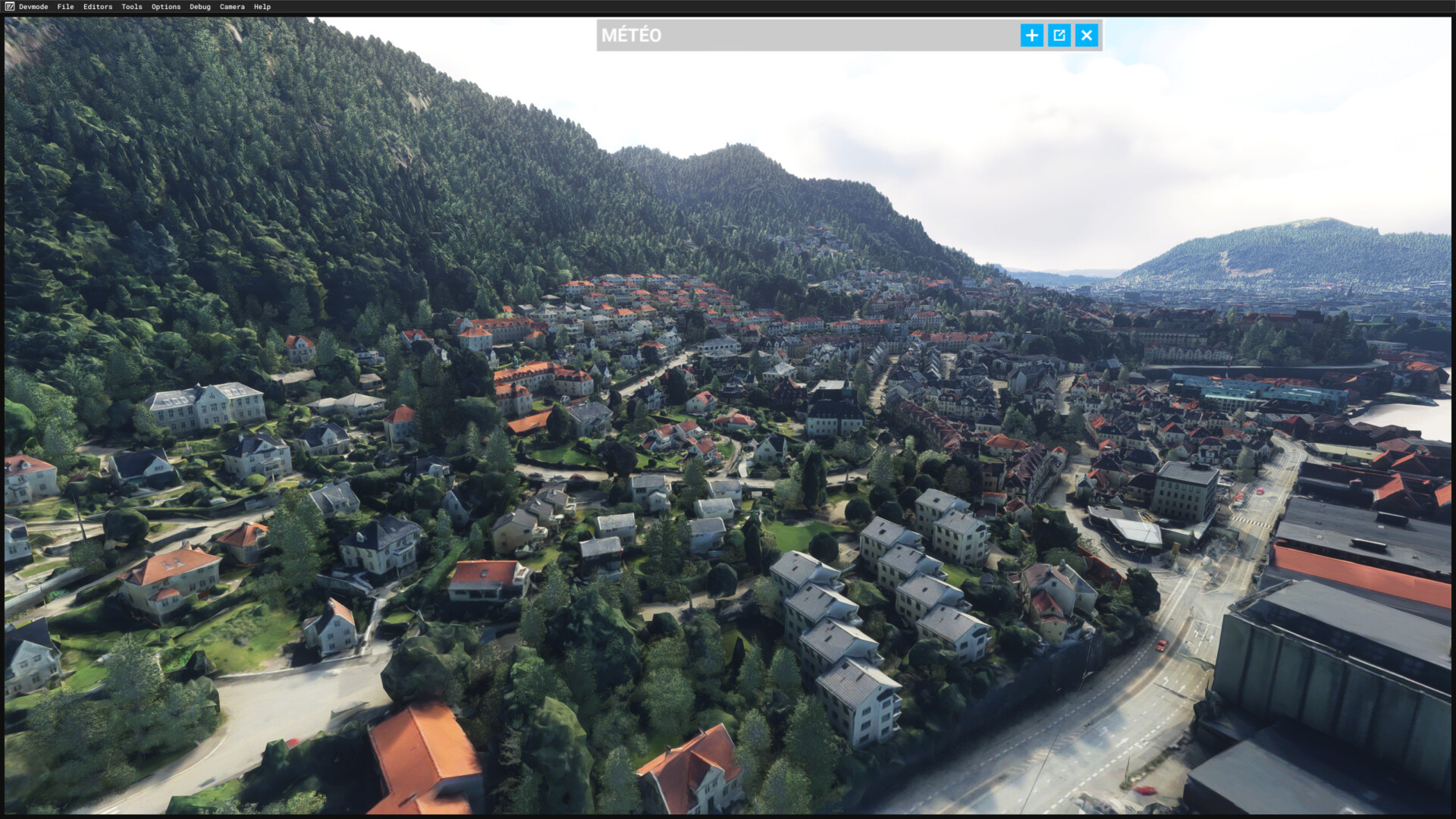The width and height of the screenshot is (1456, 819).
Task: Open the Debug menu
Action: point(200,7)
